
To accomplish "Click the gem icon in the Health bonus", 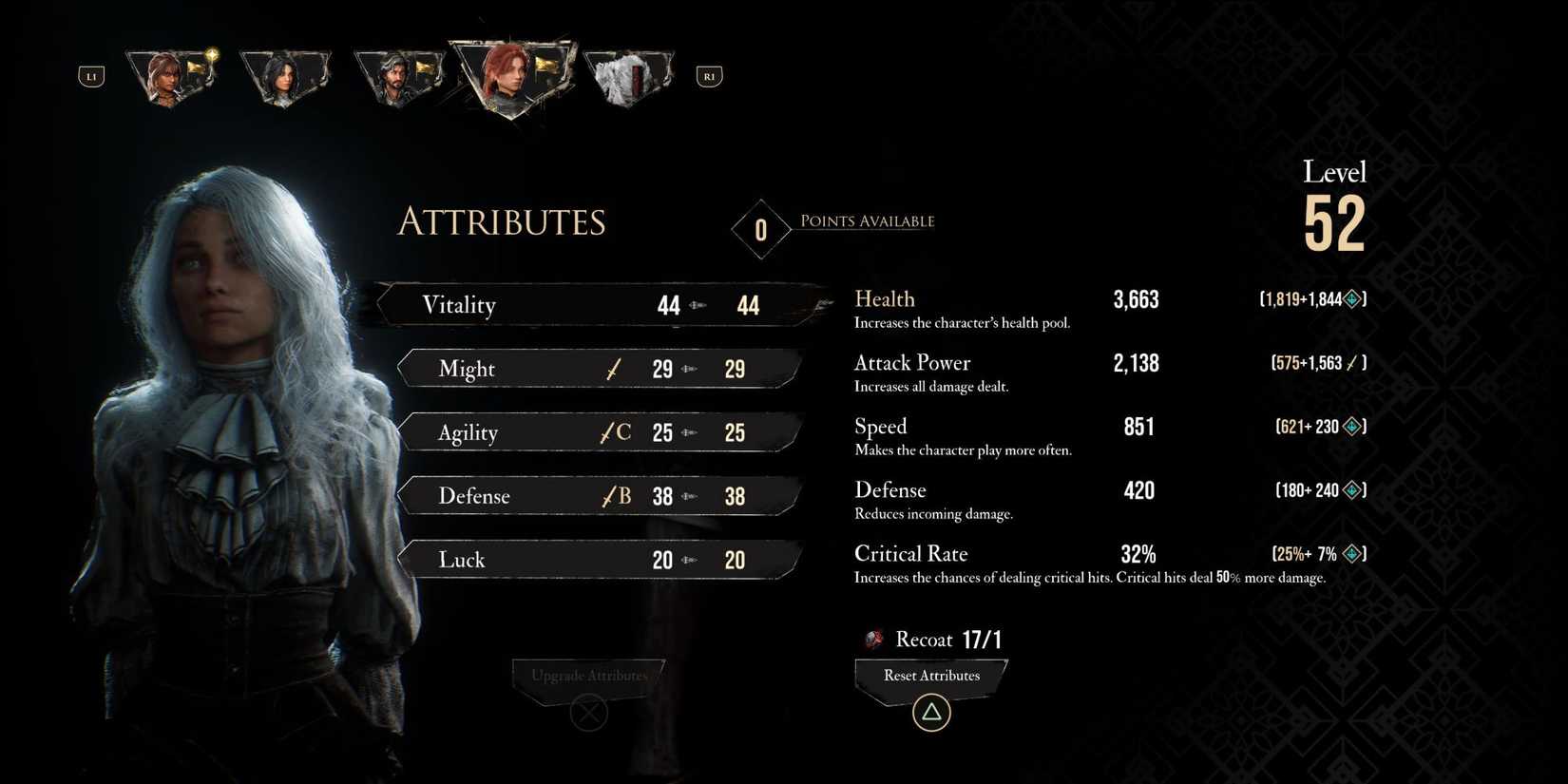I will (x=1350, y=298).
